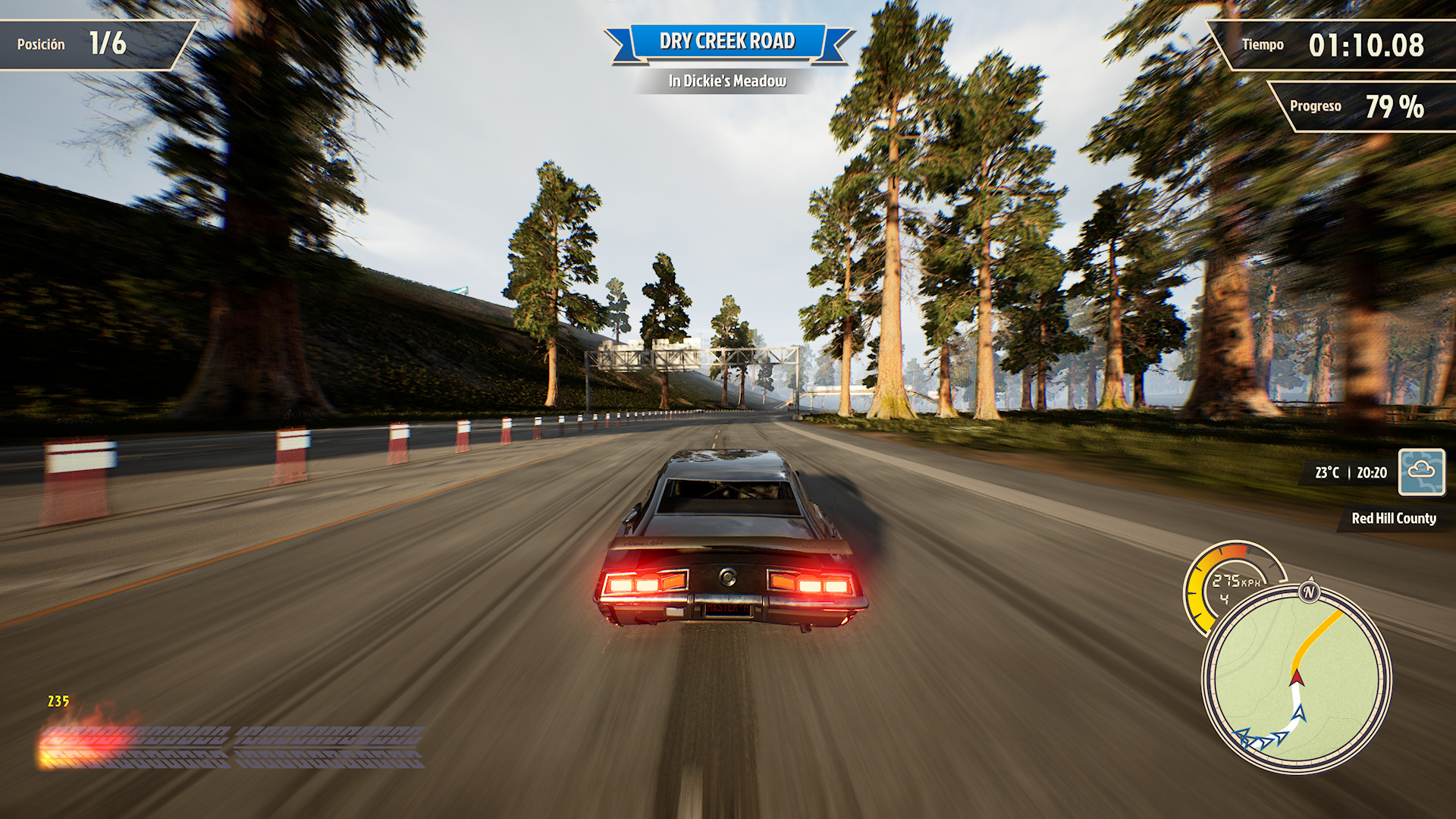The image size is (1456, 819).
Task: Click the red player arrow on minimap
Action: (1297, 677)
